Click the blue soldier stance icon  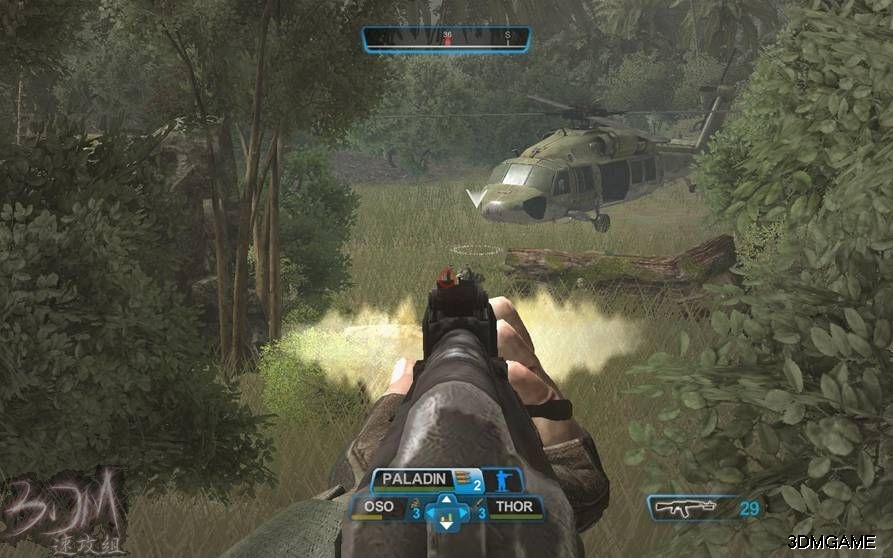503,481
